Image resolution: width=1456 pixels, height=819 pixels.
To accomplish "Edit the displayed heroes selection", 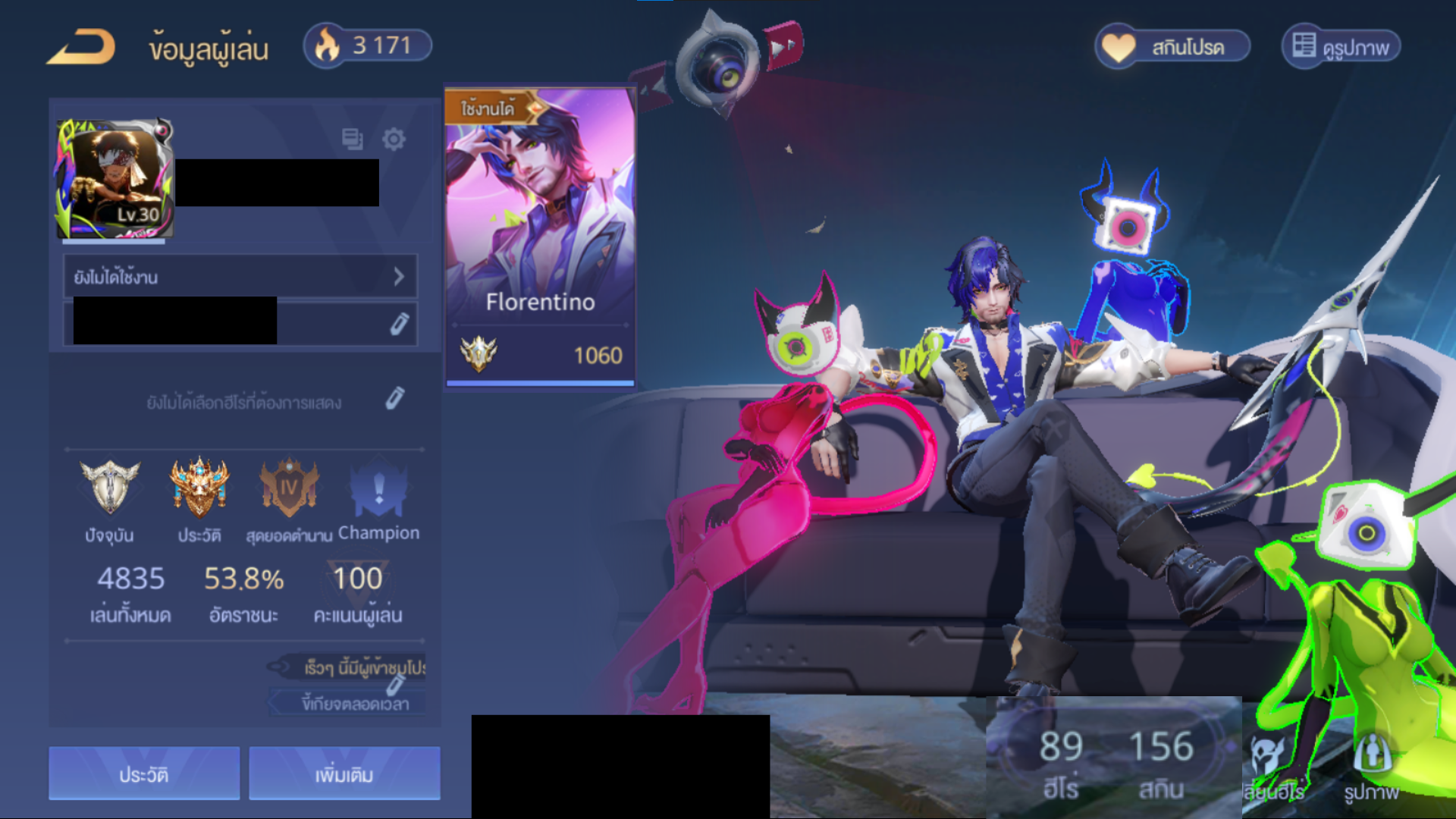I will pos(394,399).
